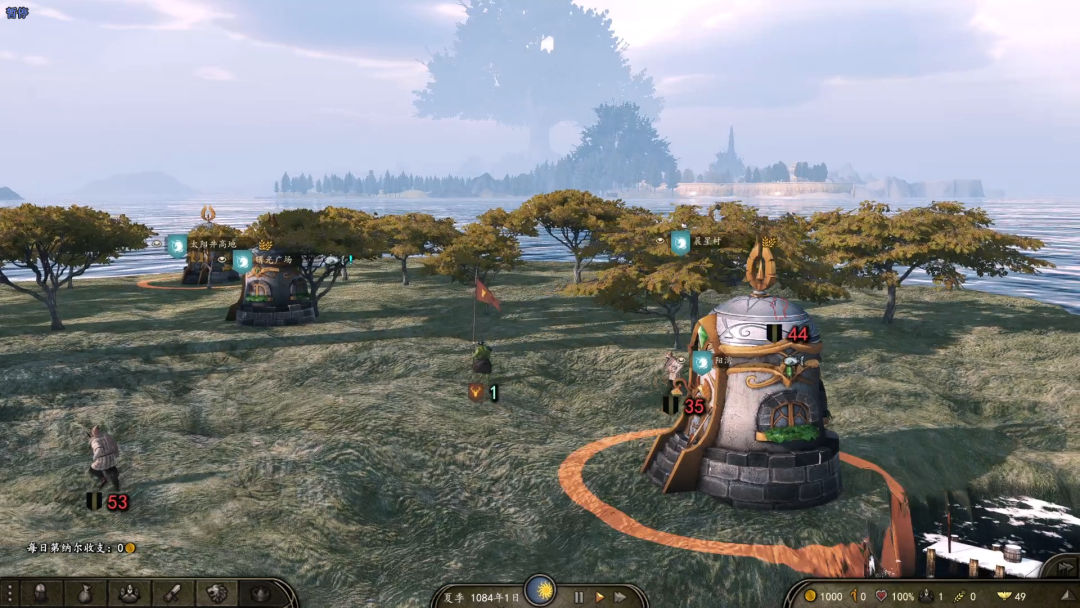This screenshot has height=608, width=1080.
Task: Open the kingdom crown icon
Action: click(260, 593)
